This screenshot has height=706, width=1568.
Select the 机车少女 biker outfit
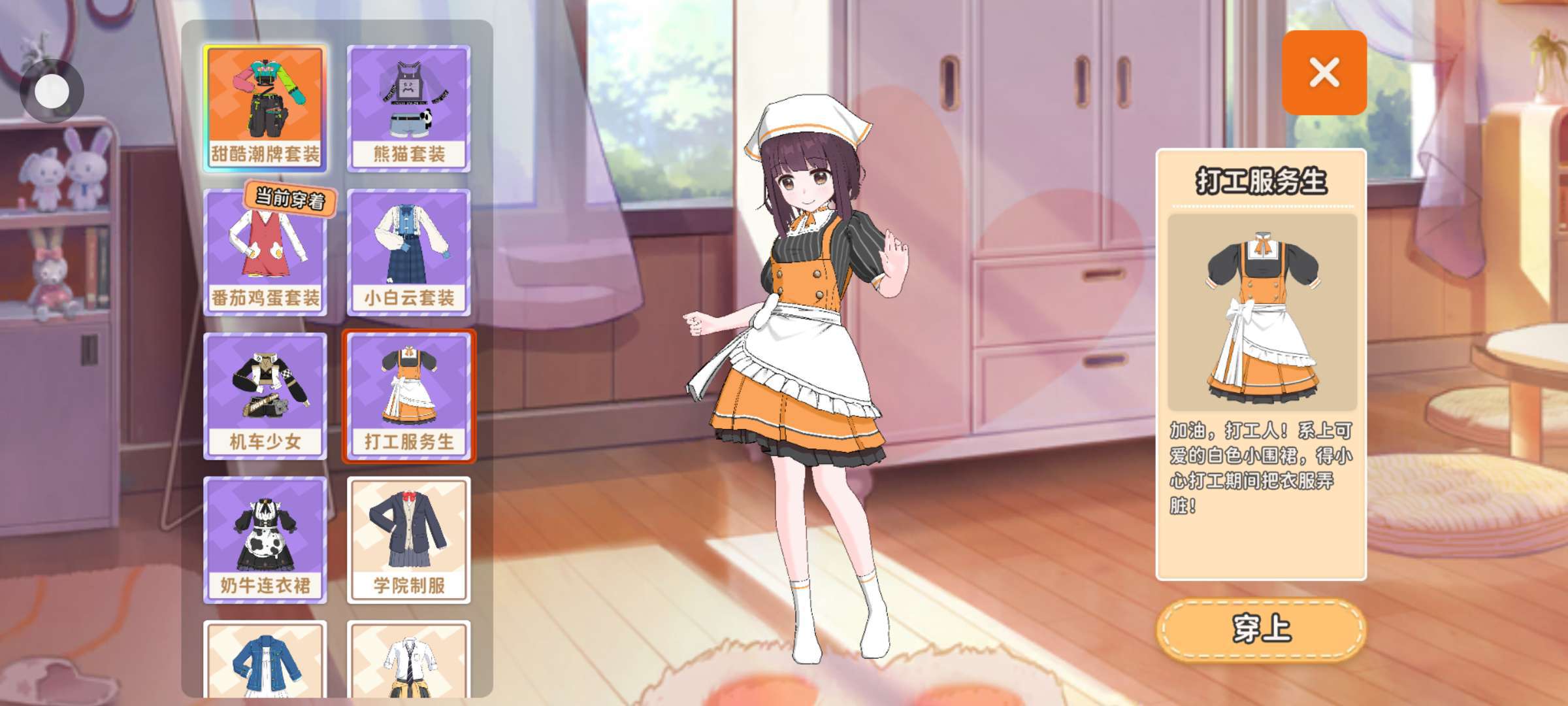265,396
